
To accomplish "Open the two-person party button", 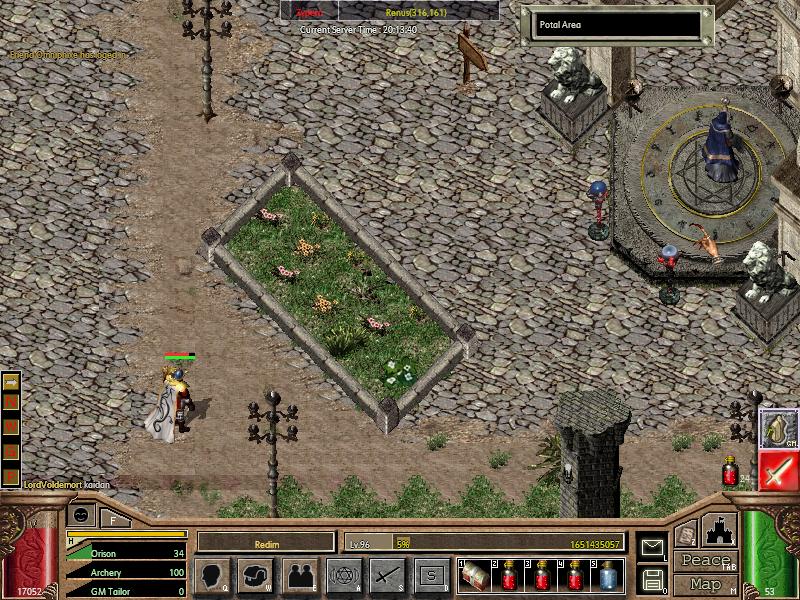I will [x=299, y=575].
